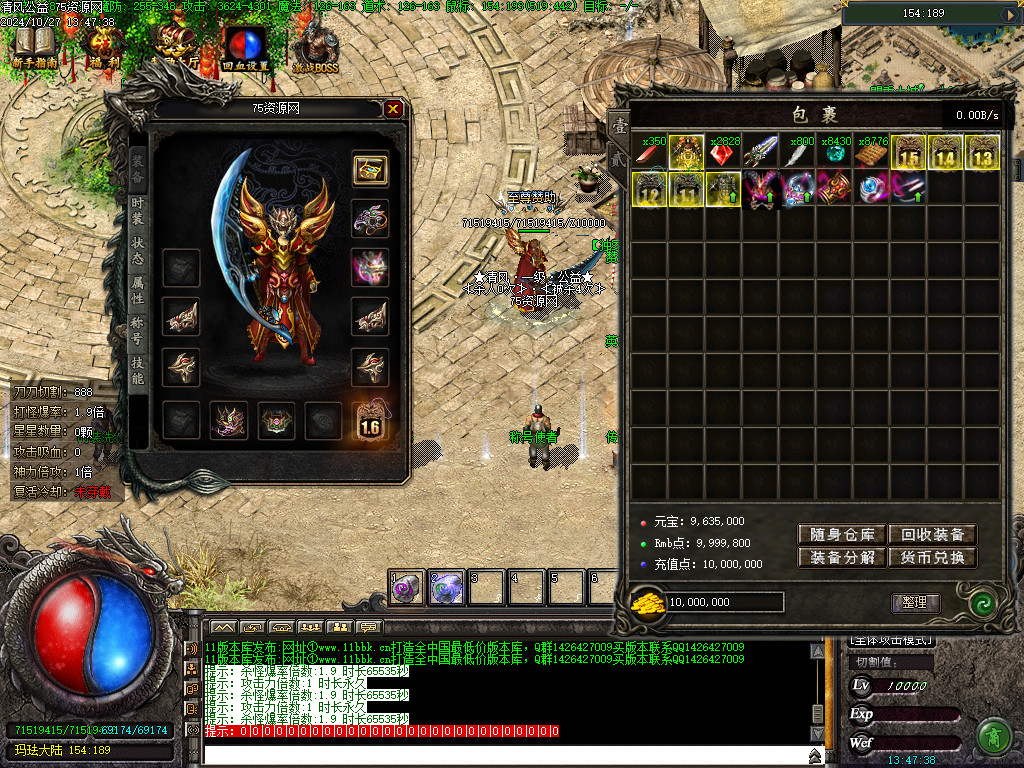Open the 福利 welfare bag icon

click(102, 48)
